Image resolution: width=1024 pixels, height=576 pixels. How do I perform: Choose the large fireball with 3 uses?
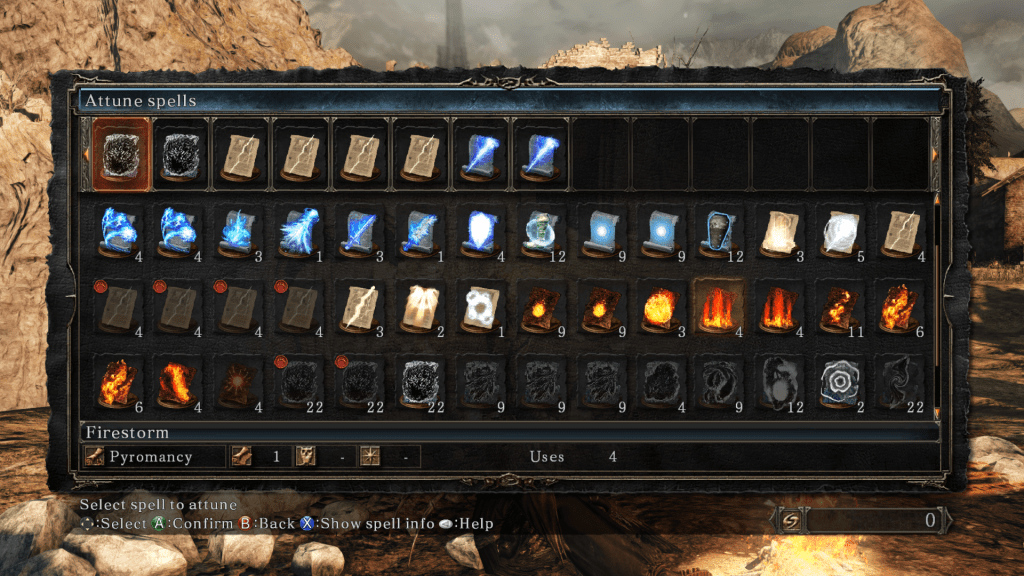[x=659, y=304]
